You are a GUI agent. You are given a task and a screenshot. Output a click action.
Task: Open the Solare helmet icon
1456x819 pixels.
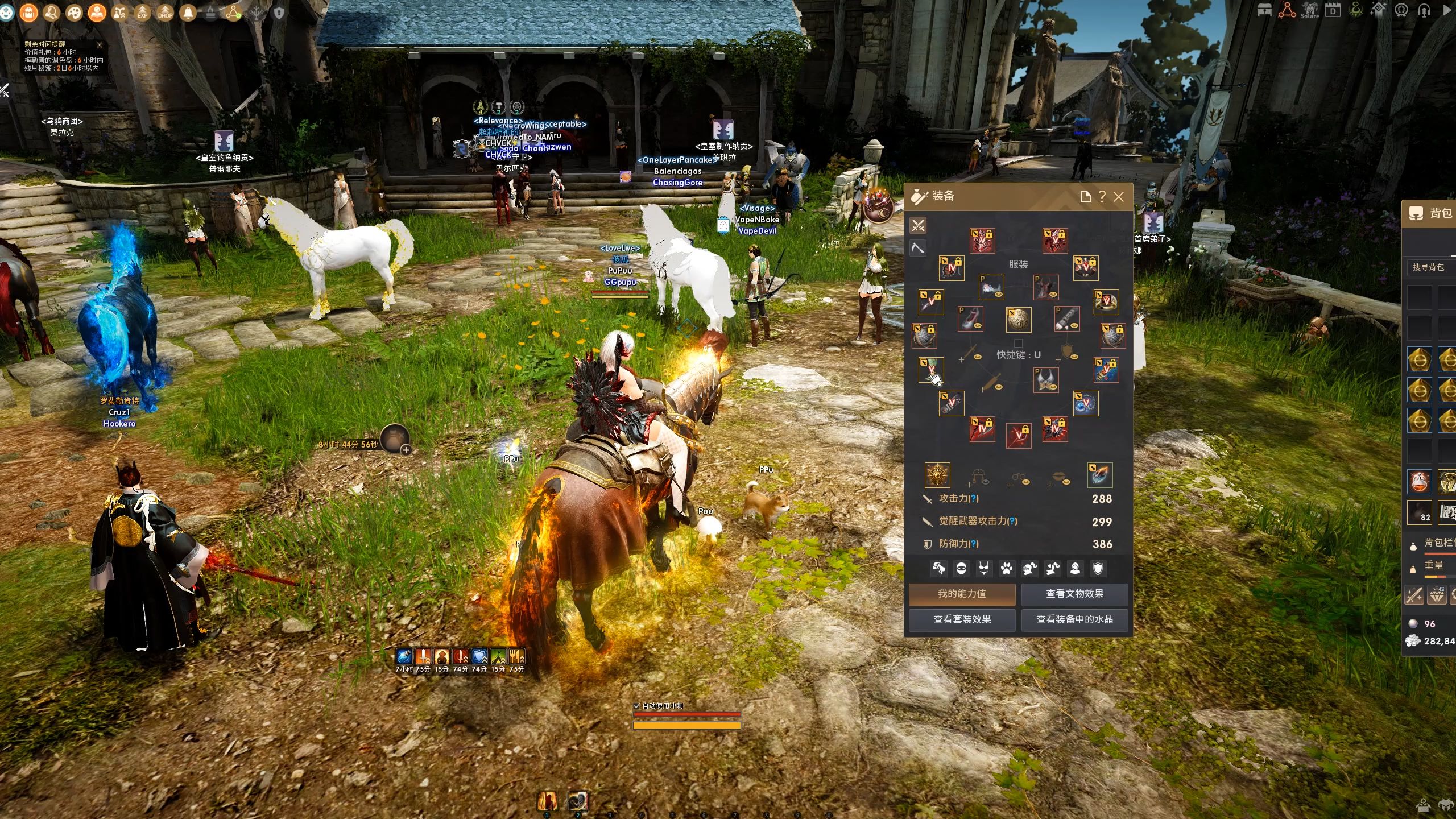coord(1310,10)
